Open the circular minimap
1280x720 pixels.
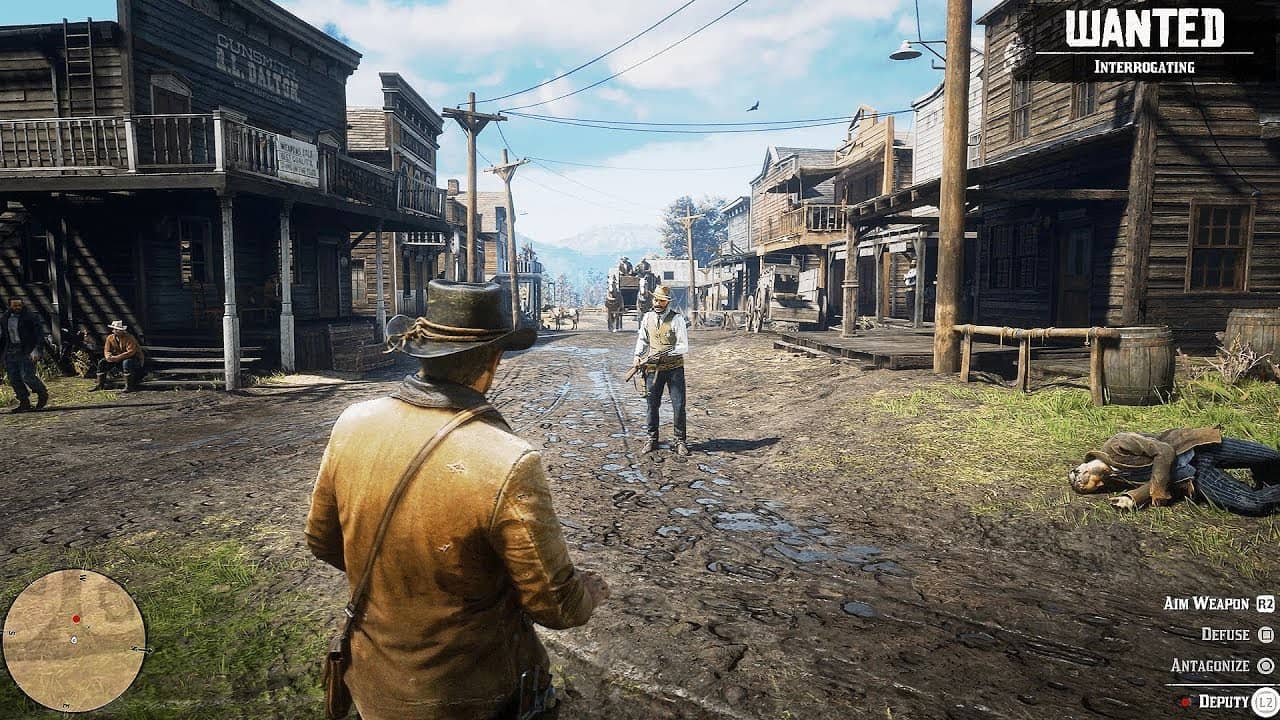[x=74, y=641]
